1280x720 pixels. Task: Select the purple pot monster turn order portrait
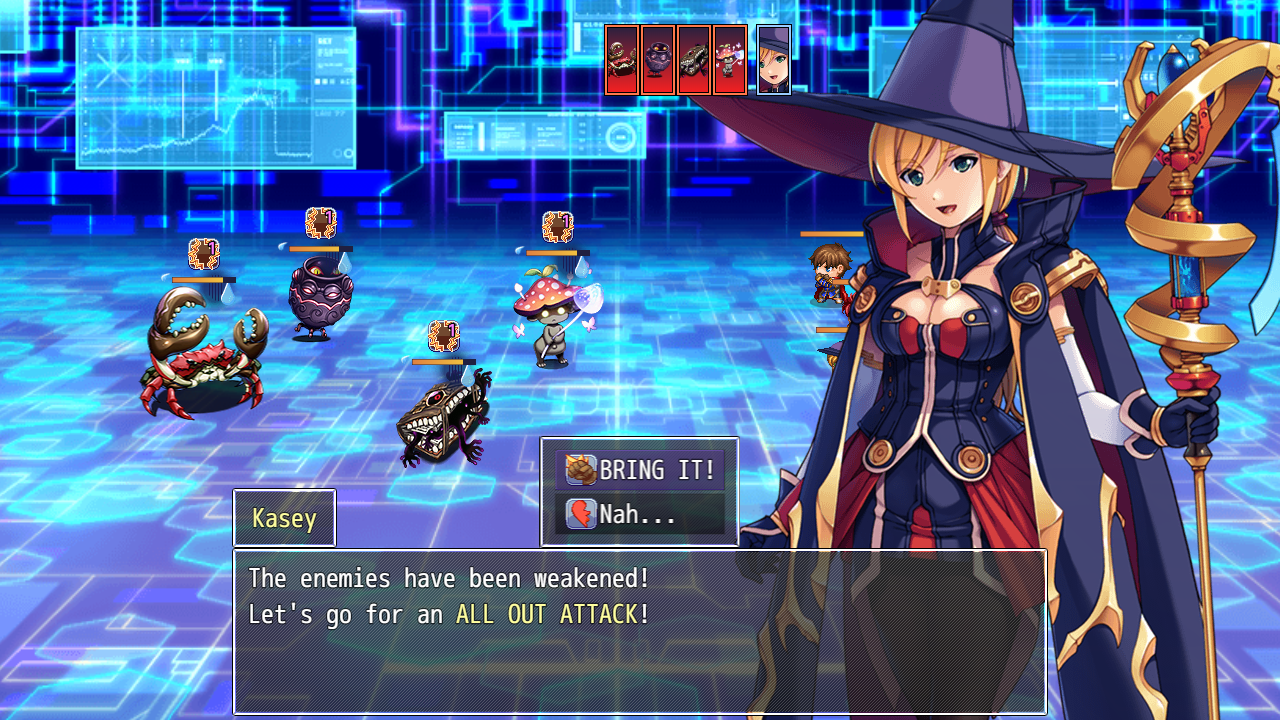pyautogui.click(x=658, y=60)
